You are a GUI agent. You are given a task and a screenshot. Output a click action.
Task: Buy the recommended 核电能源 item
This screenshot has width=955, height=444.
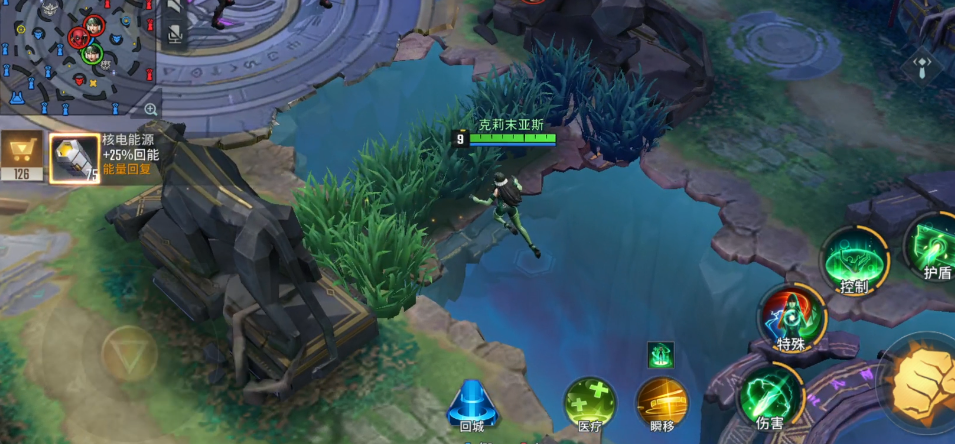[x=74, y=159]
